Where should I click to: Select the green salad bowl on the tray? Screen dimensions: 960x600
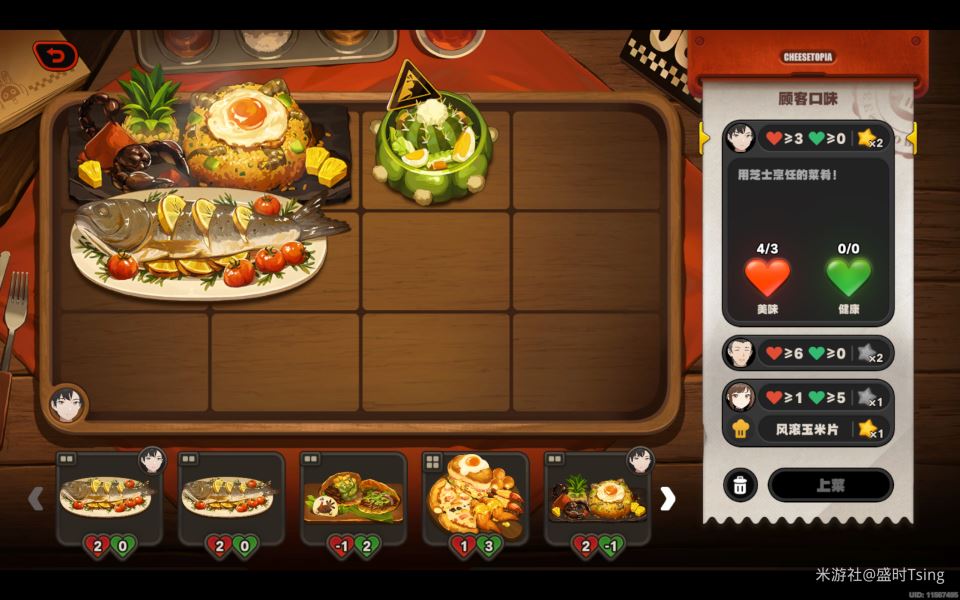434,150
